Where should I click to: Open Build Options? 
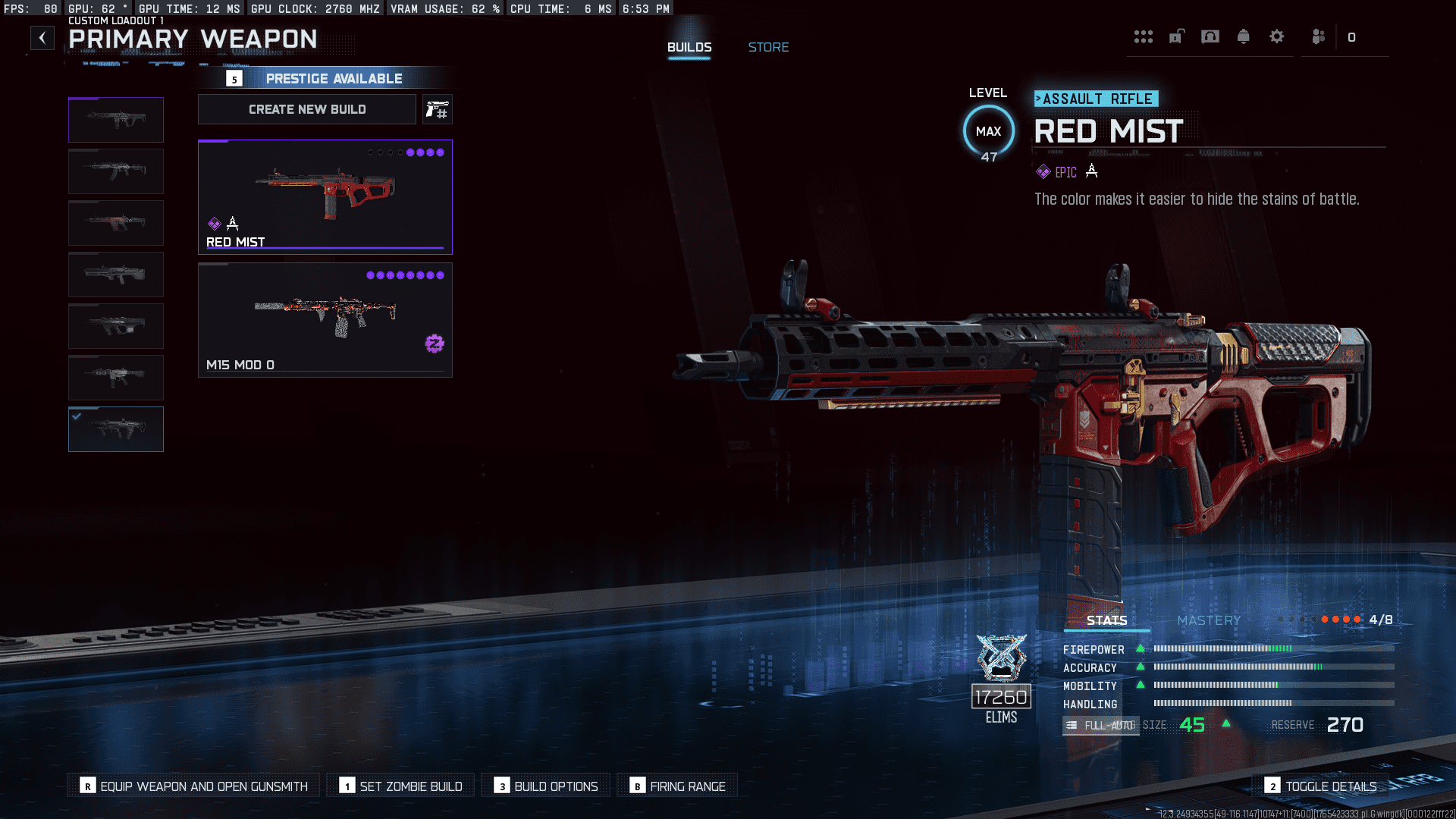coord(546,786)
